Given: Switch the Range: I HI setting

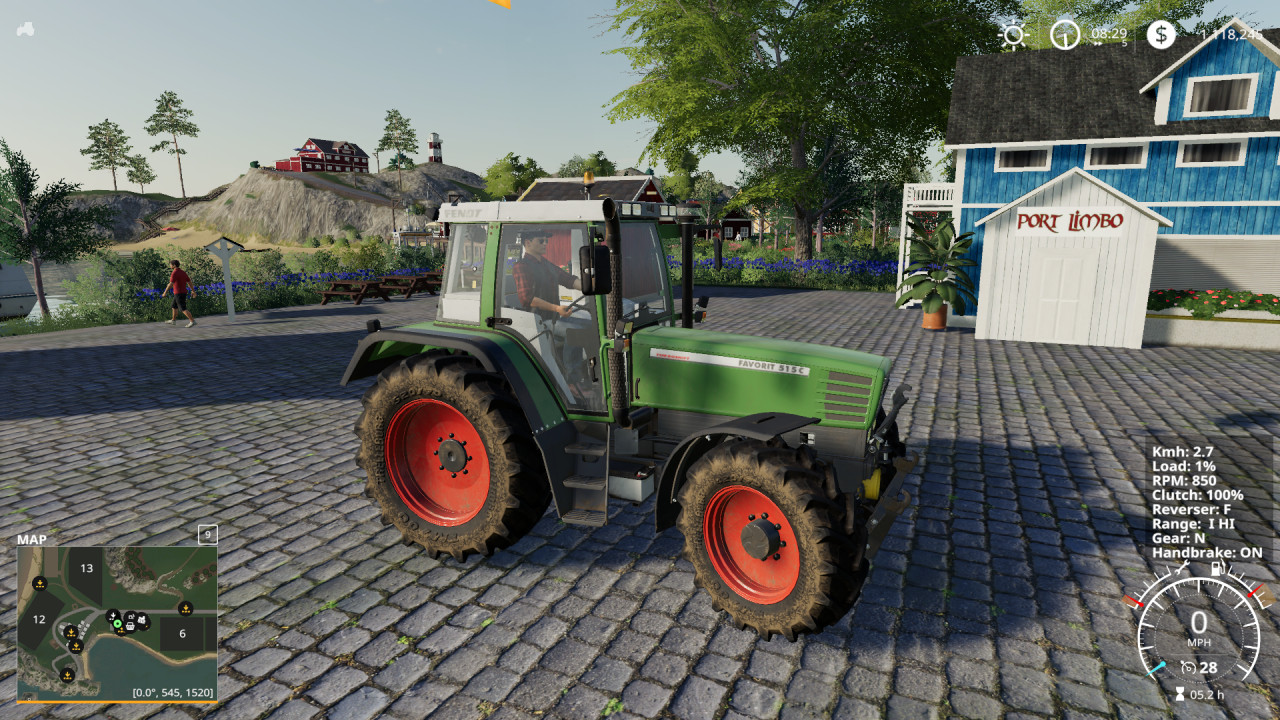Looking at the screenshot, I should [1195, 522].
